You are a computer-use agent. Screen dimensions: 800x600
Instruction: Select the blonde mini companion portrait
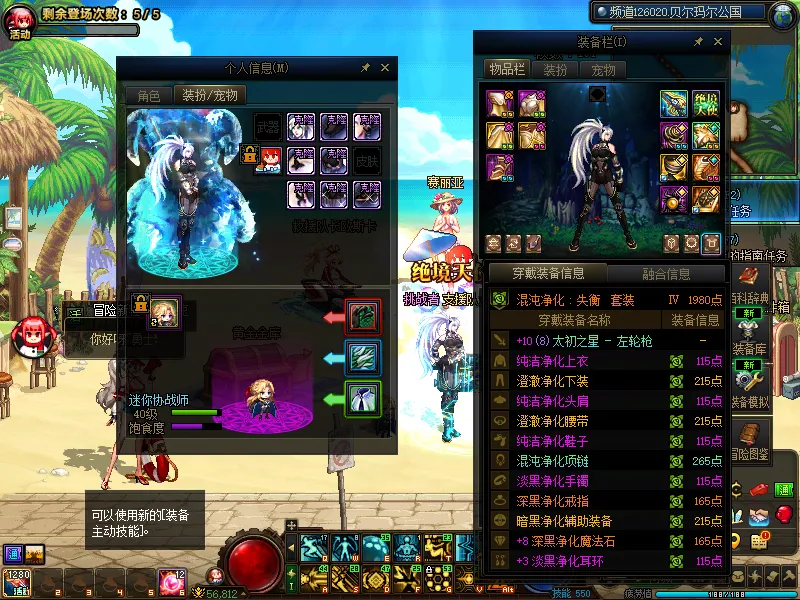tap(164, 309)
